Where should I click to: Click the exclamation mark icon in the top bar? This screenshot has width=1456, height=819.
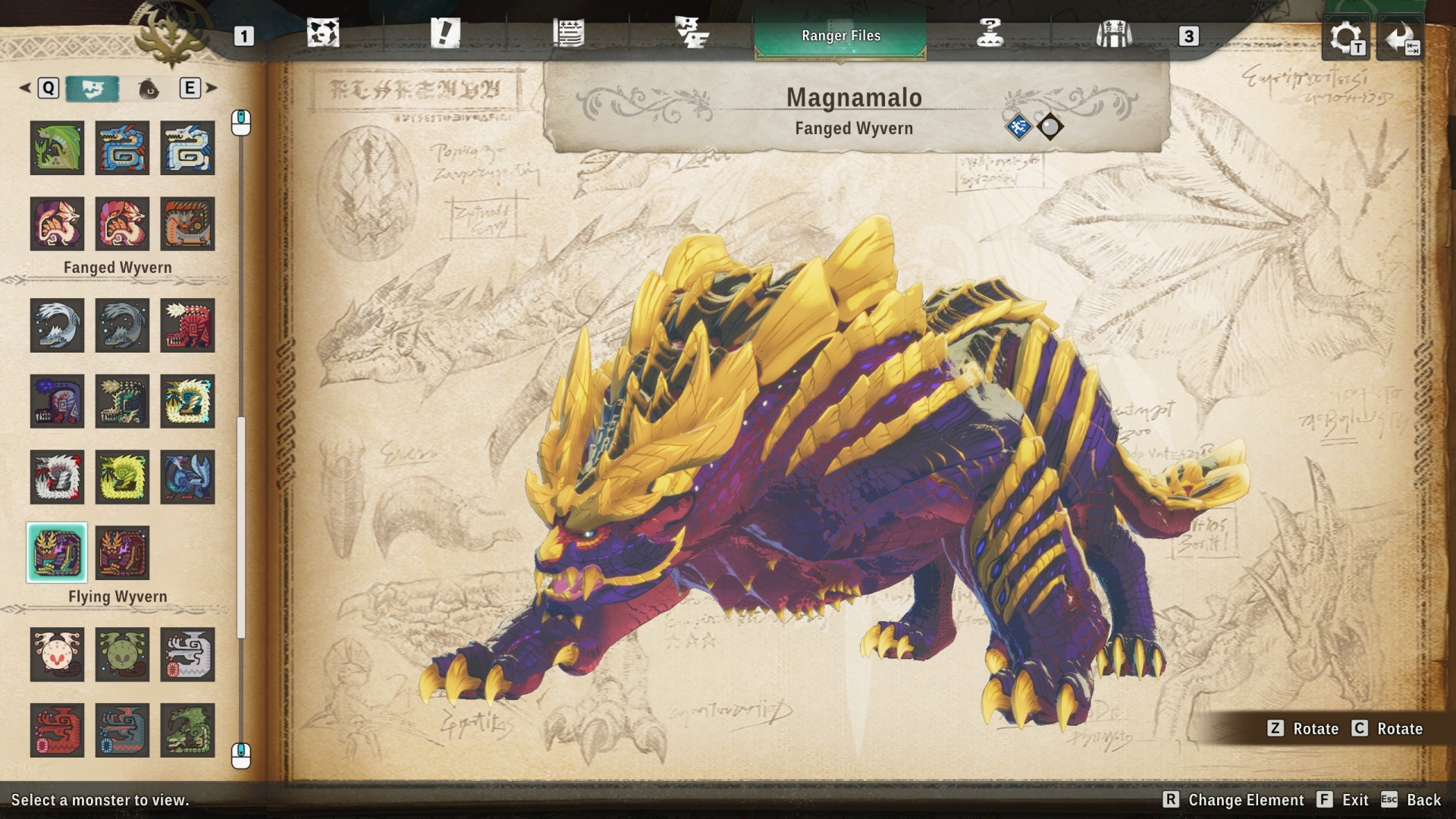tap(447, 33)
